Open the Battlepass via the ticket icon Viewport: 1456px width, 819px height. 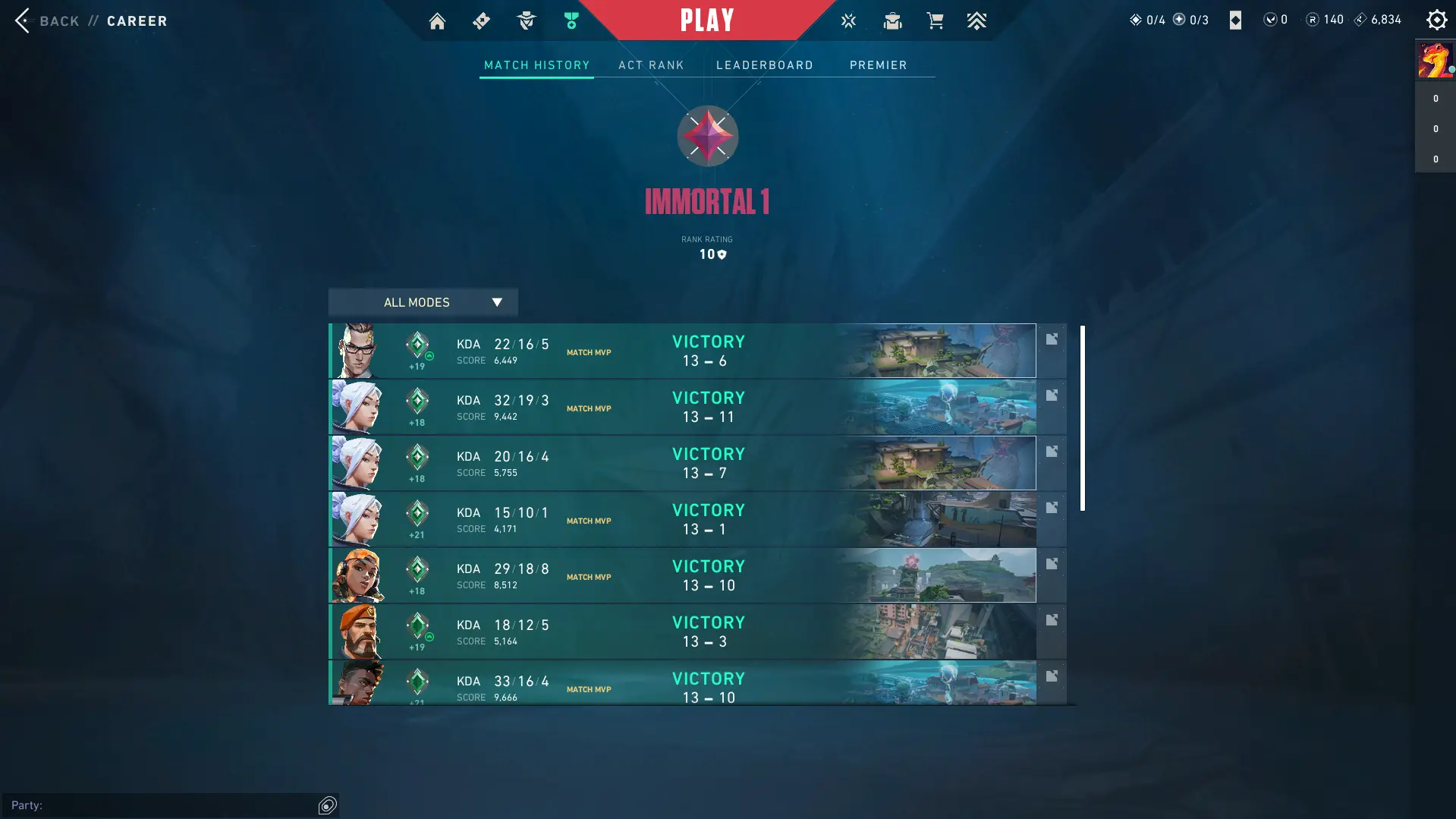(481, 20)
